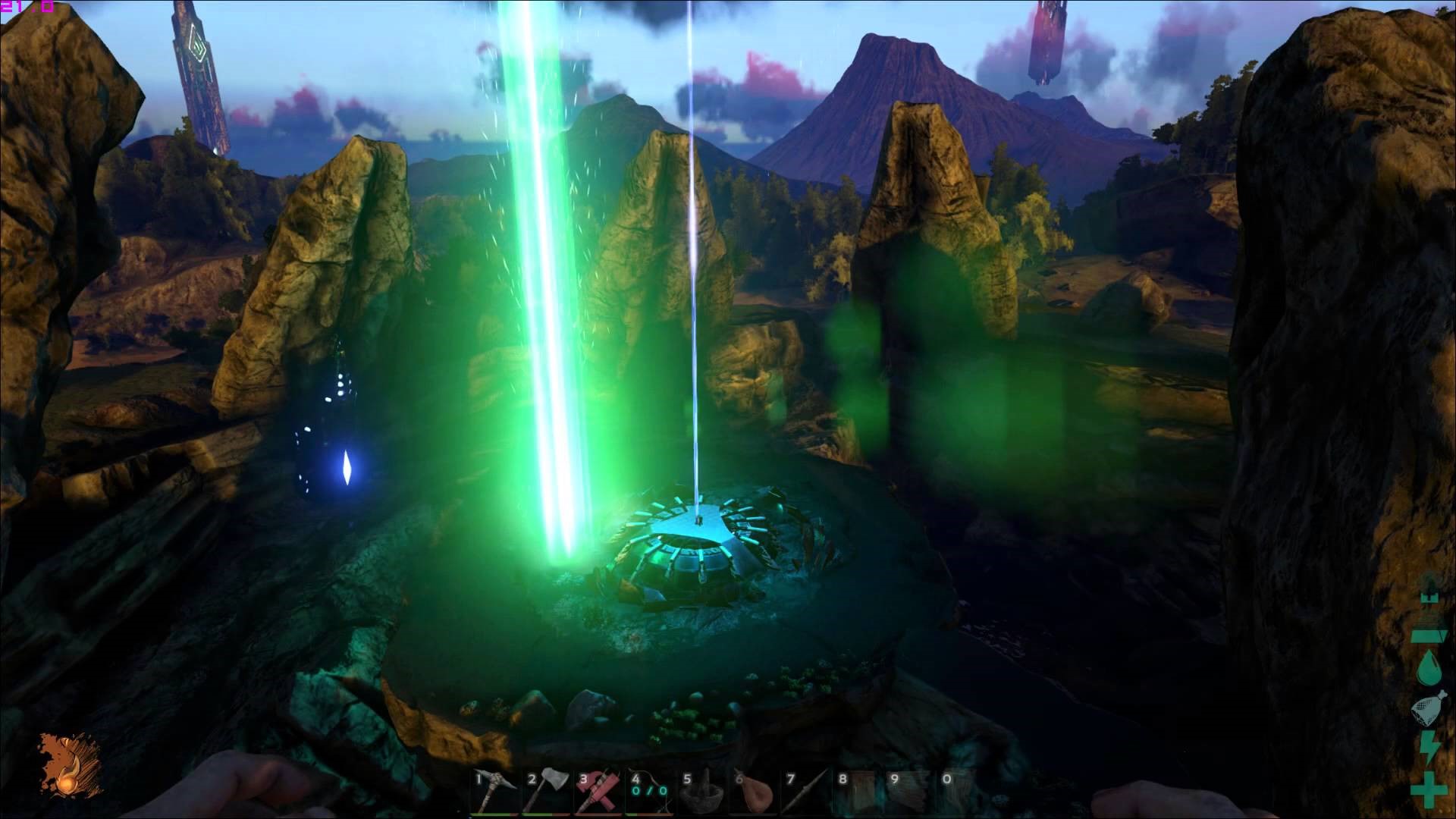This screenshot has width=1456, height=819.
Task: Click the durability bar under the stone pick
Action: click(494, 814)
